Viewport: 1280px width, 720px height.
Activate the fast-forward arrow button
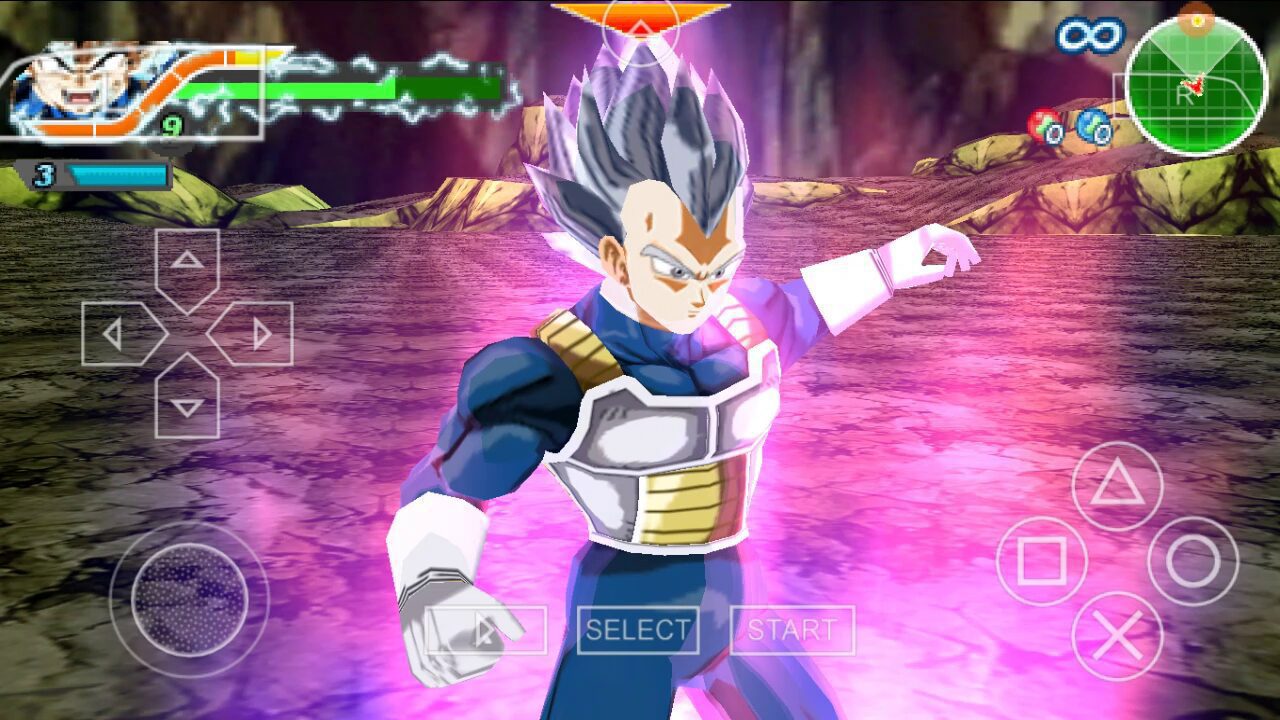click(x=485, y=630)
